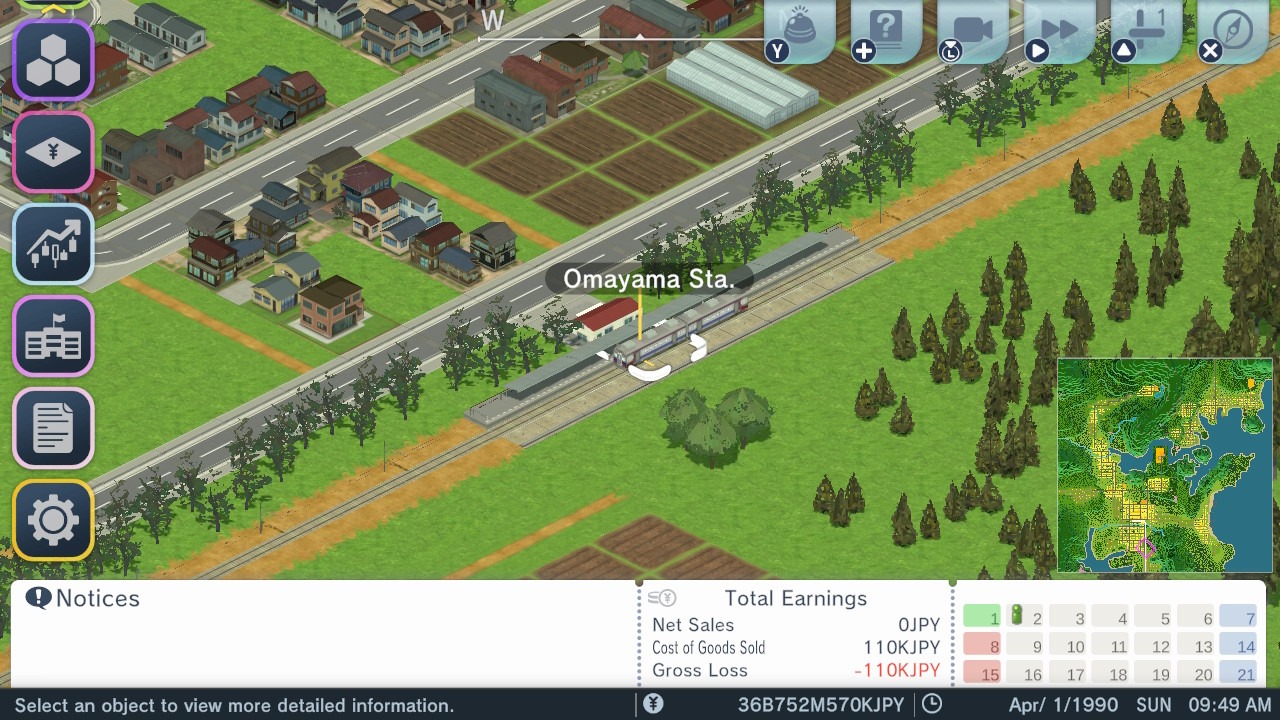Open the company building menu
This screenshot has width=1280, height=720.
coord(53,336)
